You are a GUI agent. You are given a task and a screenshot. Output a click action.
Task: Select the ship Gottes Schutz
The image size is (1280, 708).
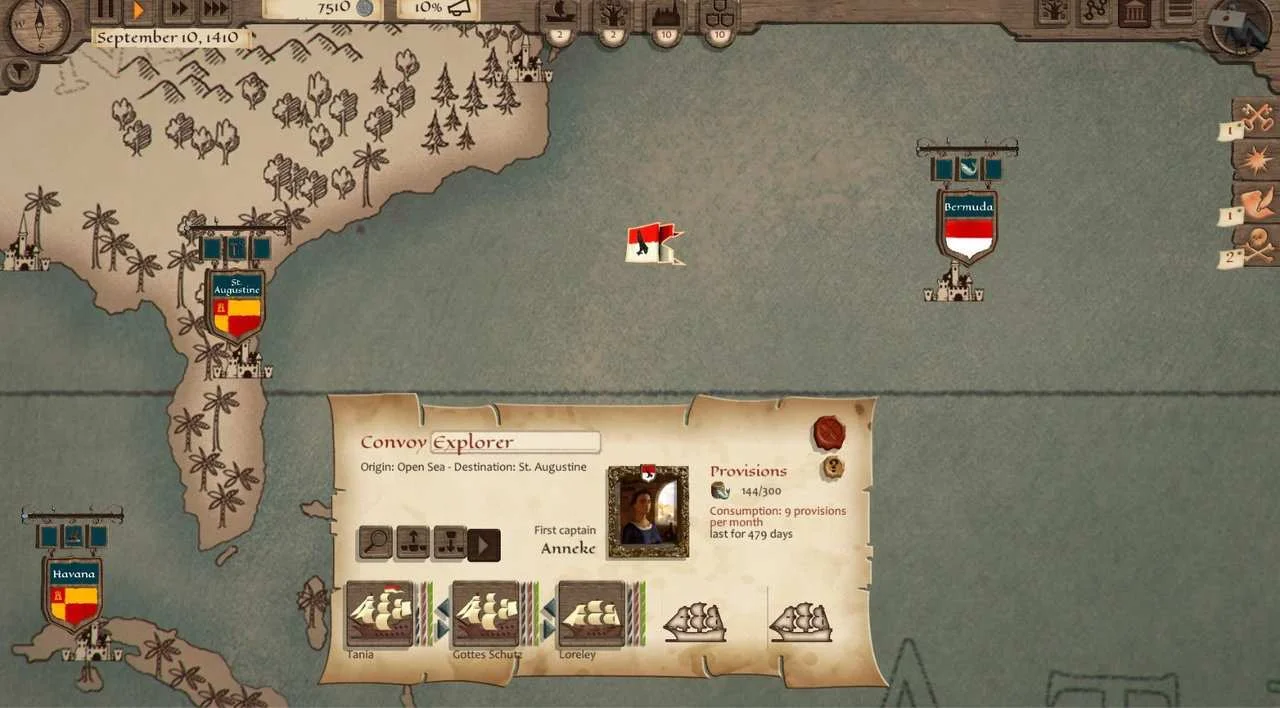pyautogui.click(x=485, y=614)
